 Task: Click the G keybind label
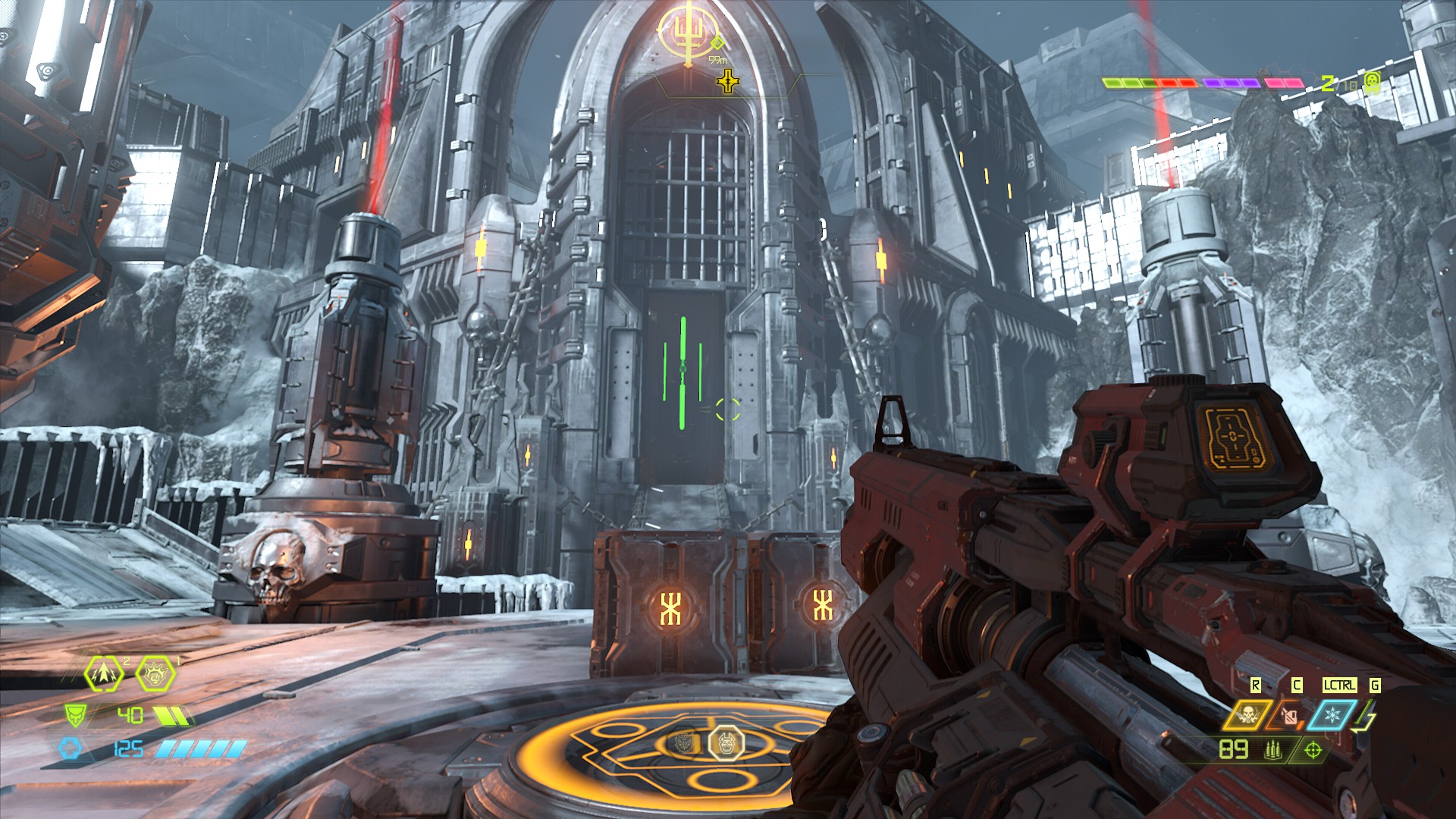click(1374, 684)
